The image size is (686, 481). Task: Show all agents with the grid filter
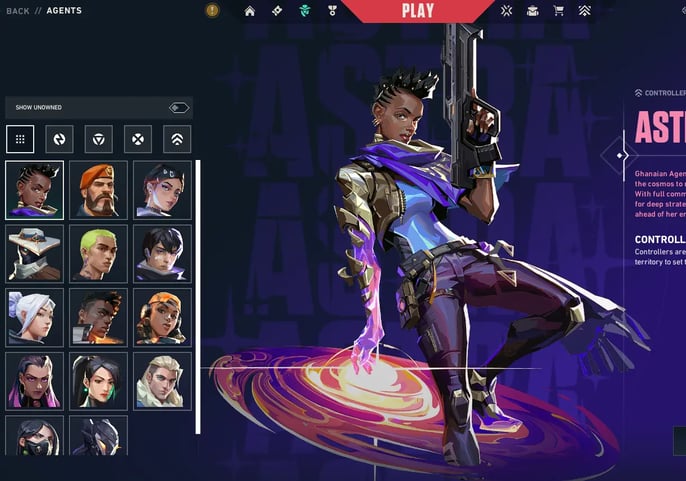point(20,139)
